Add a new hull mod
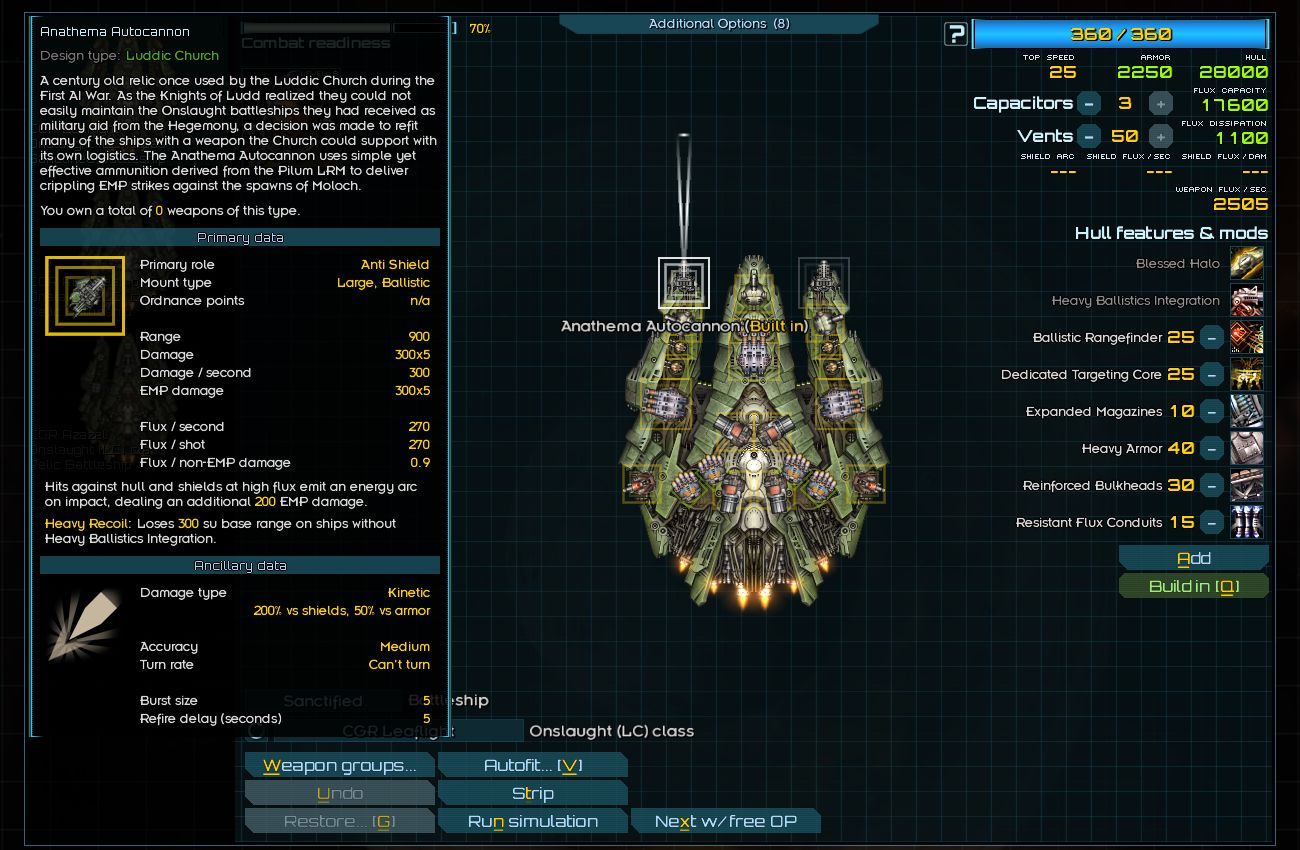The height and width of the screenshot is (850, 1300). pos(1193,559)
